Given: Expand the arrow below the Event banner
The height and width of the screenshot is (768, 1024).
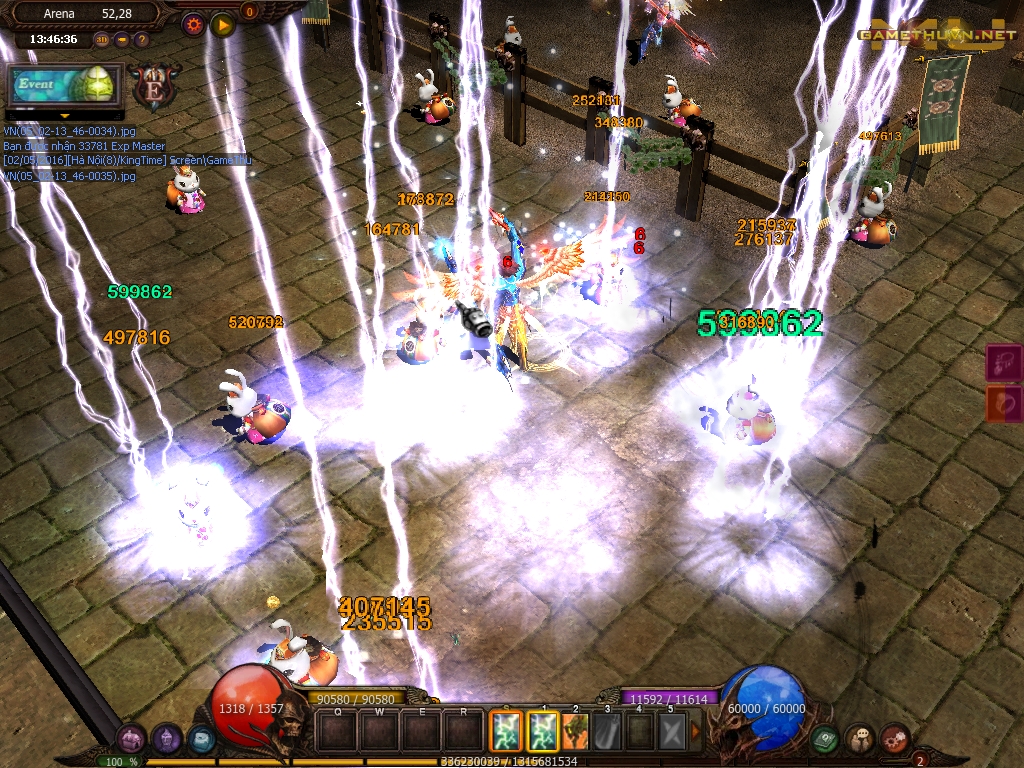Looking at the screenshot, I should 64,115.
